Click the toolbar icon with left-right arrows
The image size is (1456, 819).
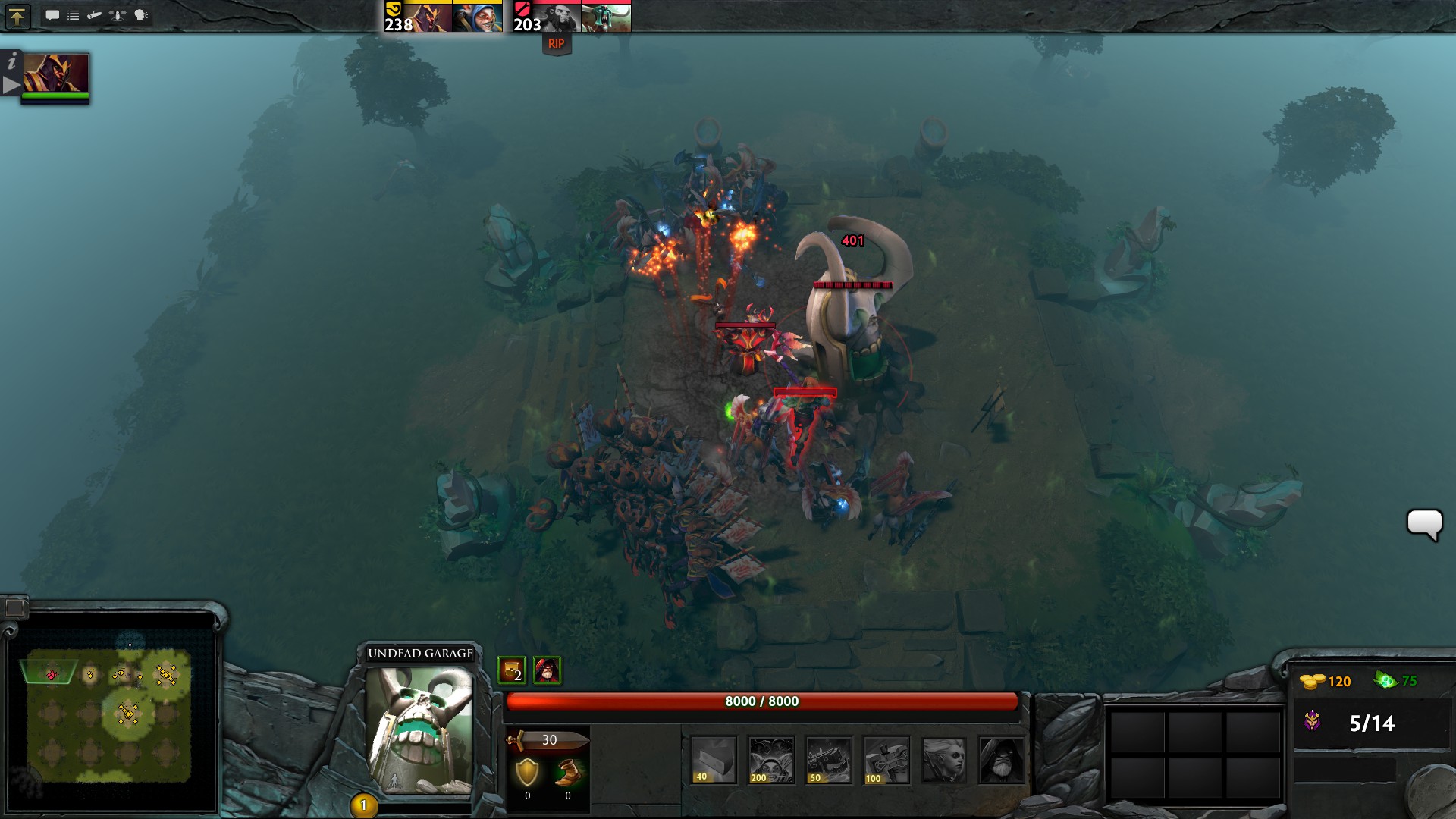(x=118, y=15)
